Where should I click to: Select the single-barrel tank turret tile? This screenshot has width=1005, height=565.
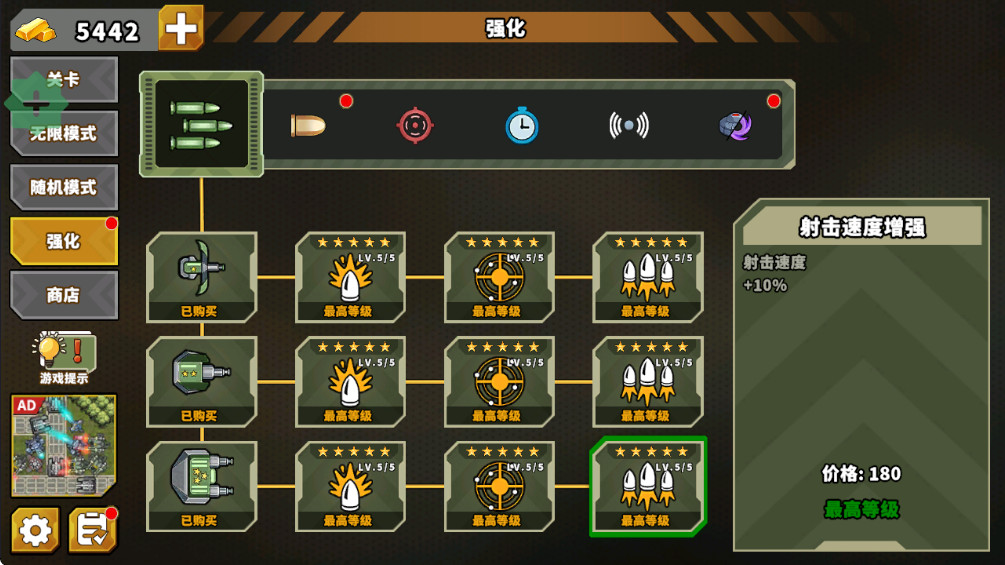pyautogui.click(x=201, y=381)
